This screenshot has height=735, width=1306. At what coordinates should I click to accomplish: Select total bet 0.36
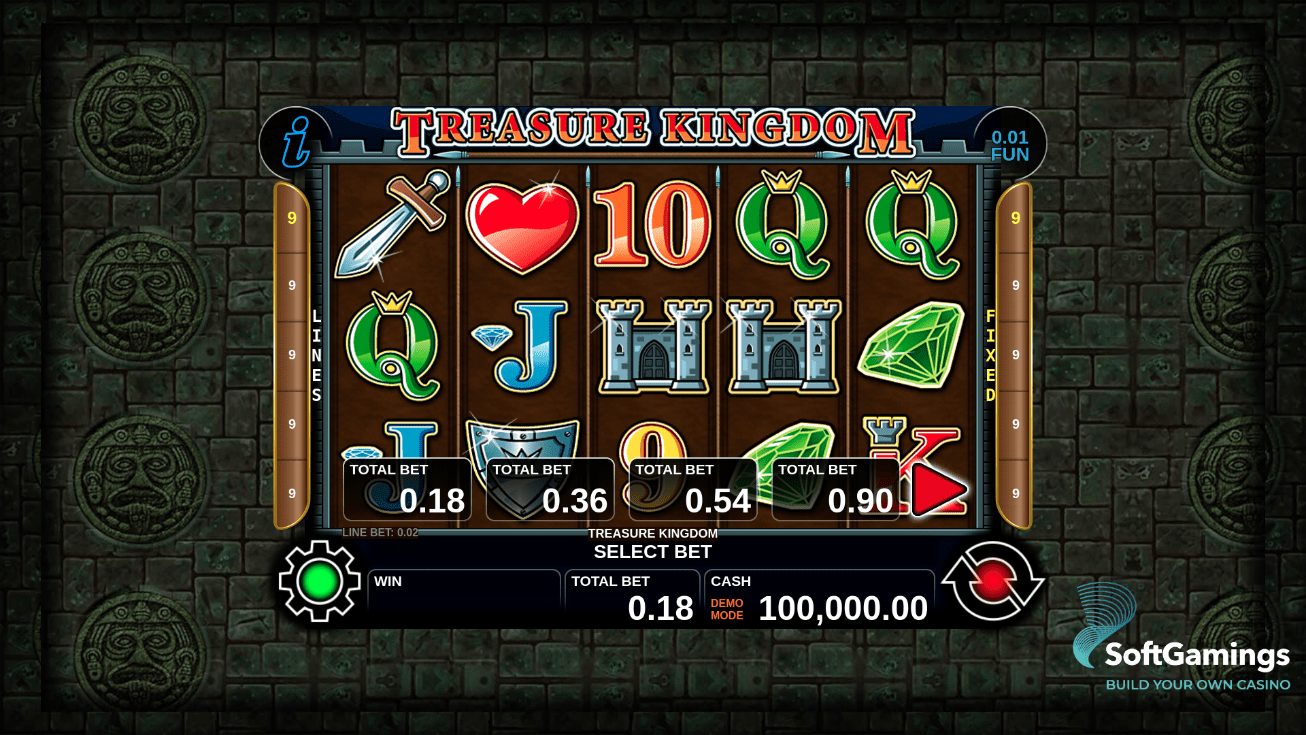[x=548, y=490]
